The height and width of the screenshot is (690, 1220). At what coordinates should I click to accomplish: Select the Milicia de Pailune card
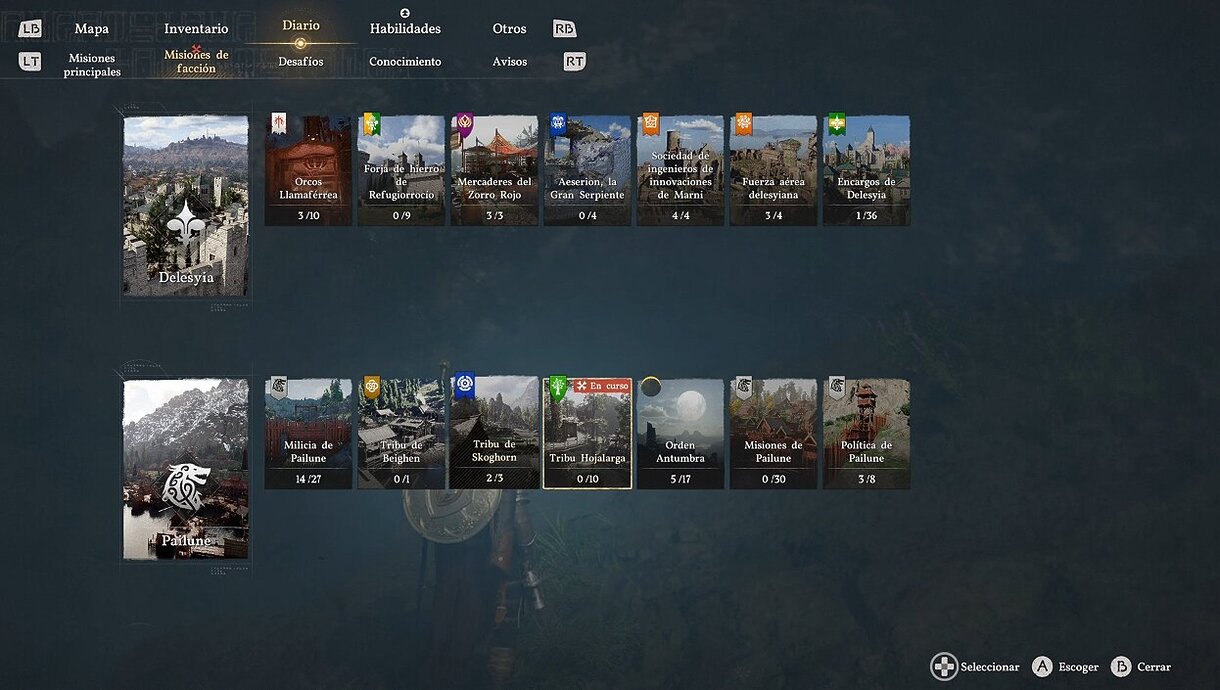point(308,433)
